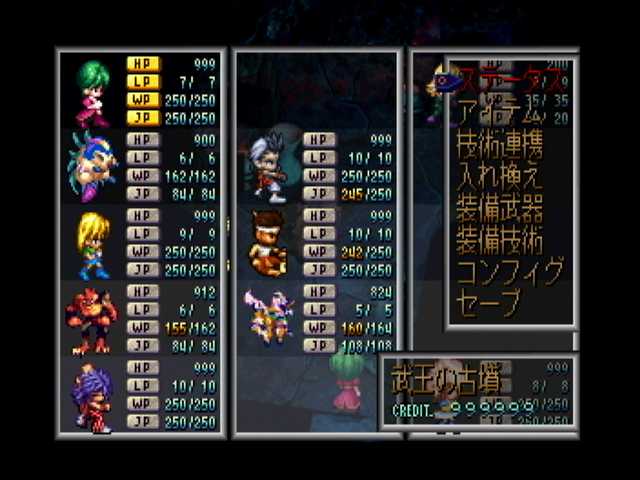
Task: Pick the blonde girl in blue outfit
Action: pyautogui.click(x=93, y=245)
